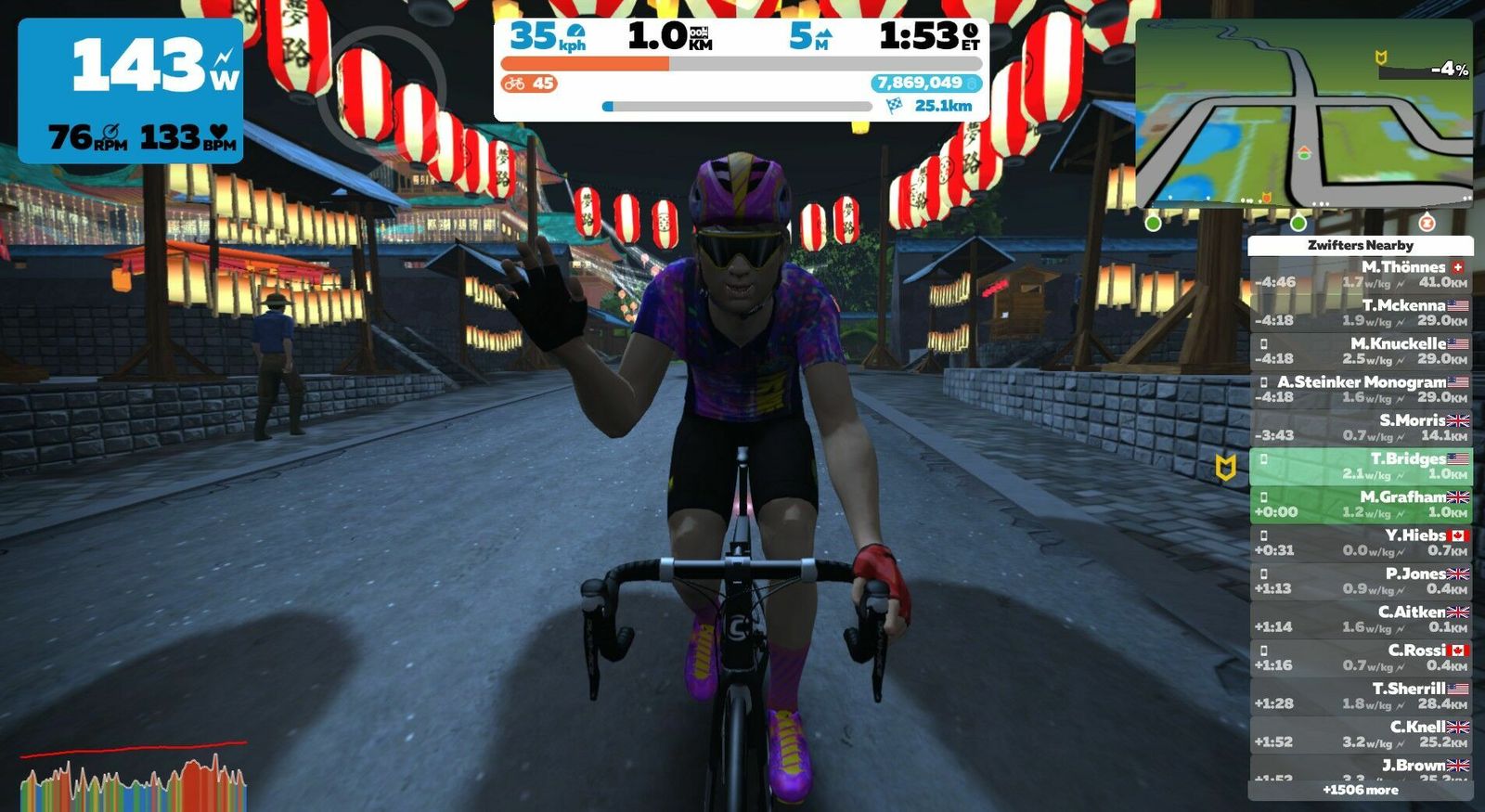
Task: Select M.Knuckelle from nearby riders
Action: [1361, 351]
